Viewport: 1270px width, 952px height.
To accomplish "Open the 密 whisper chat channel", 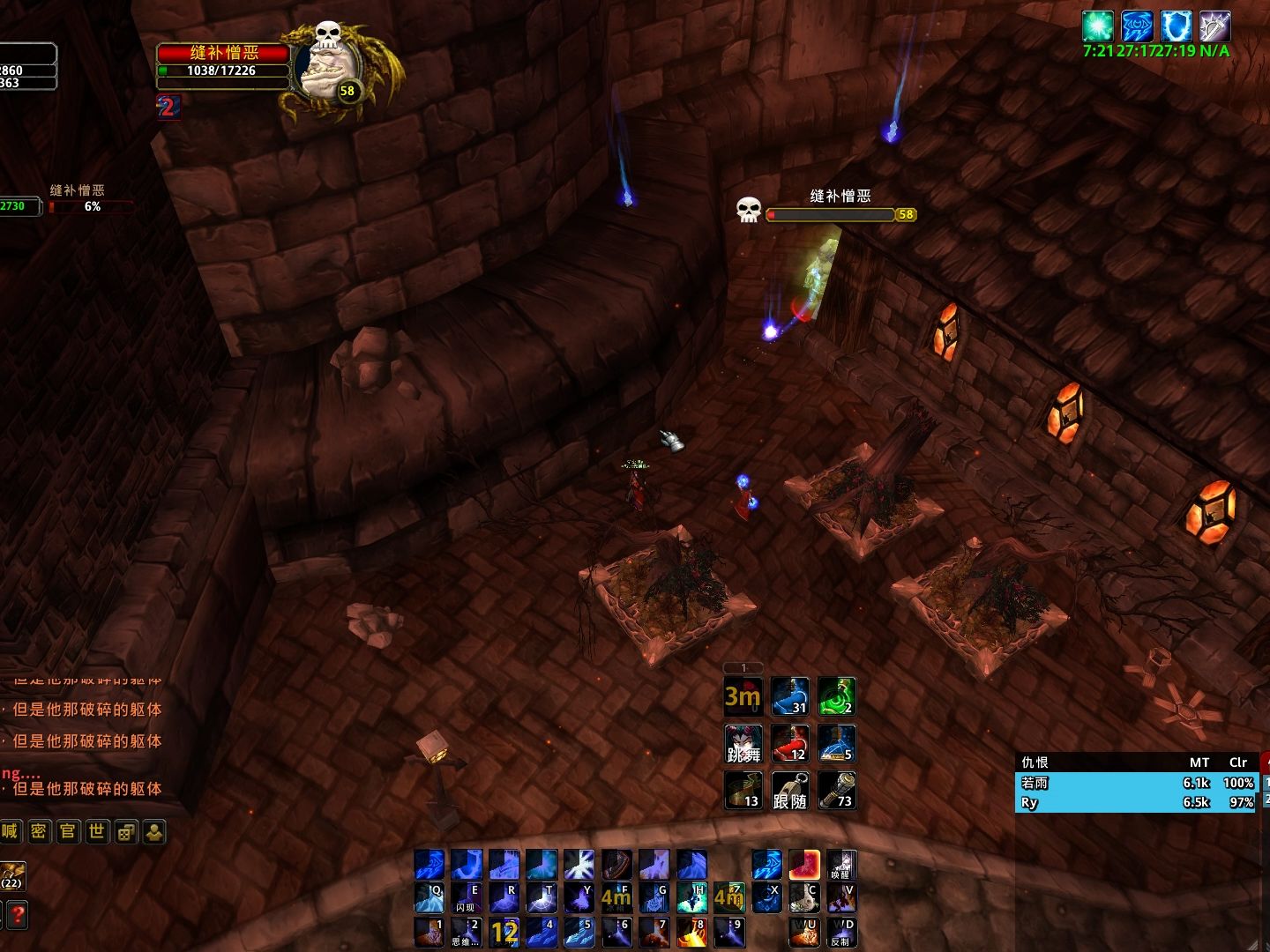I will pos(39,831).
